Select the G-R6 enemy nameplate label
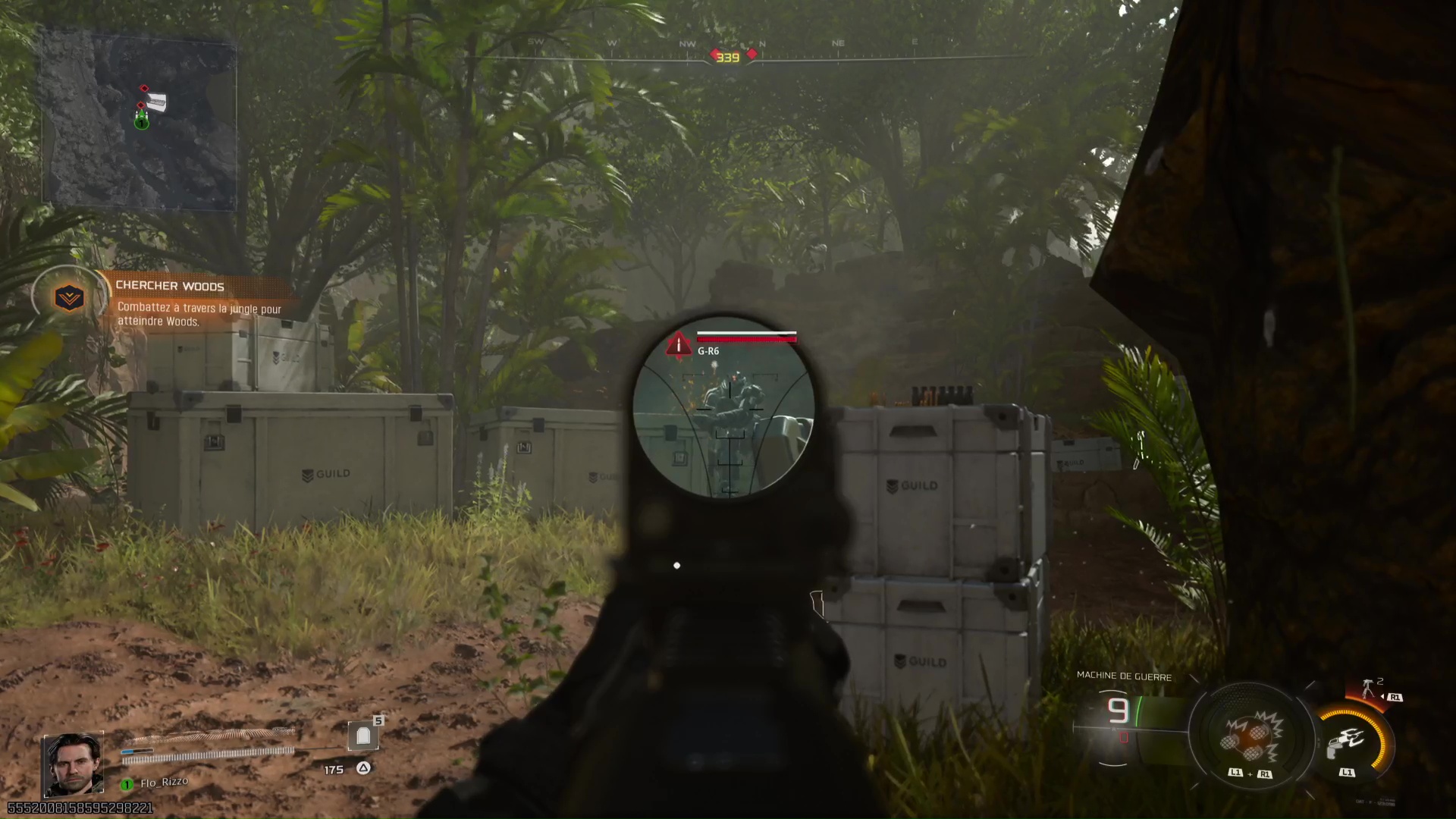Image resolution: width=1456 pixels, height=819 pixels. point(709,352)
